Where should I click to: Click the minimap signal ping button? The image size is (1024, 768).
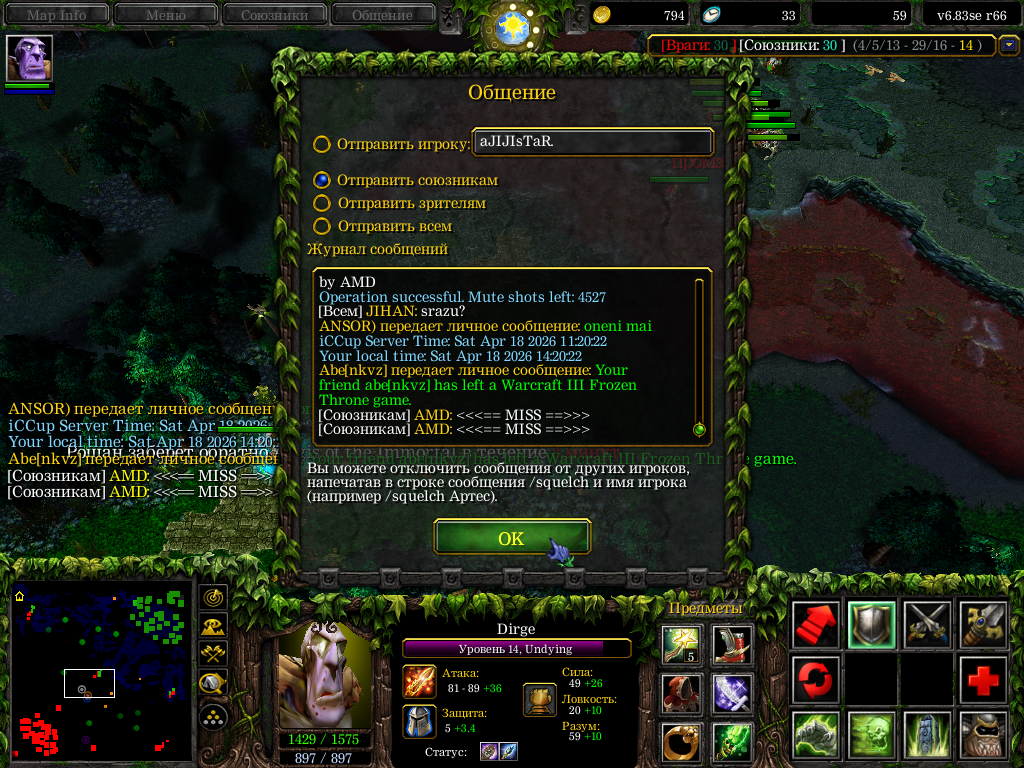click(213, 598)
